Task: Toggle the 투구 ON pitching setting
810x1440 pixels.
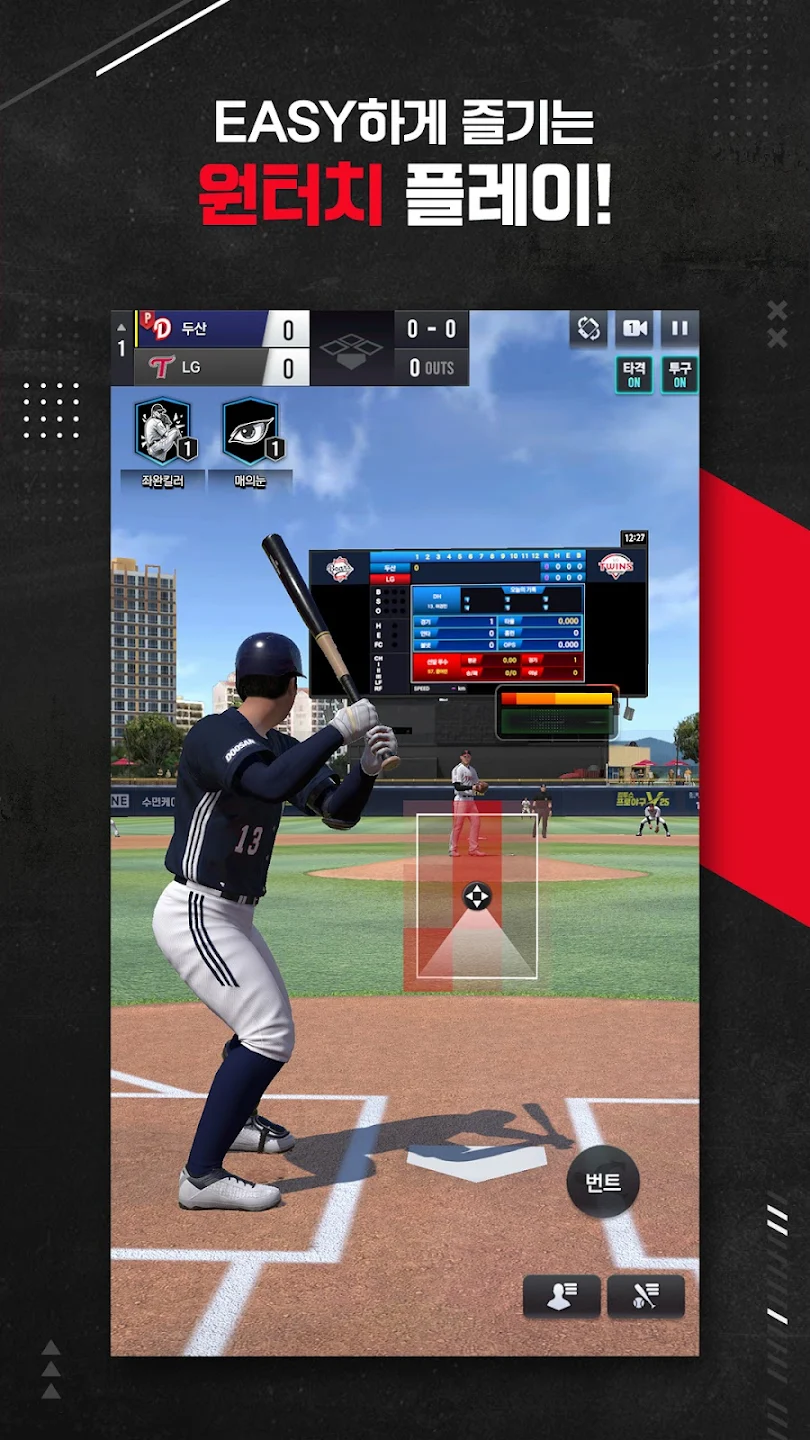Action: pyautogui.click(x=679, y=375)
